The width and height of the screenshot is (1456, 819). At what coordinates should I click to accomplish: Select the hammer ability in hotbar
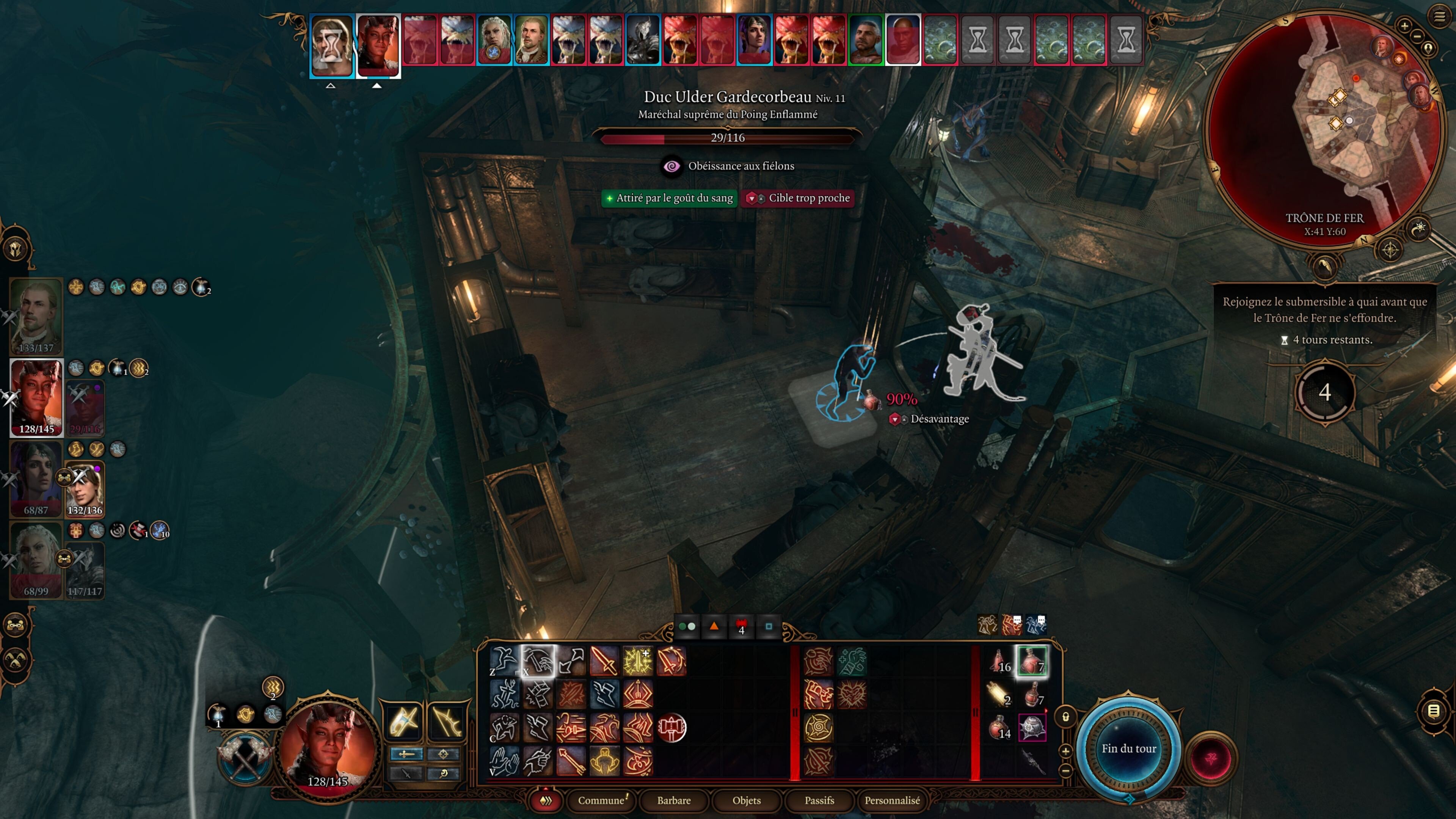tap(672, 728)
